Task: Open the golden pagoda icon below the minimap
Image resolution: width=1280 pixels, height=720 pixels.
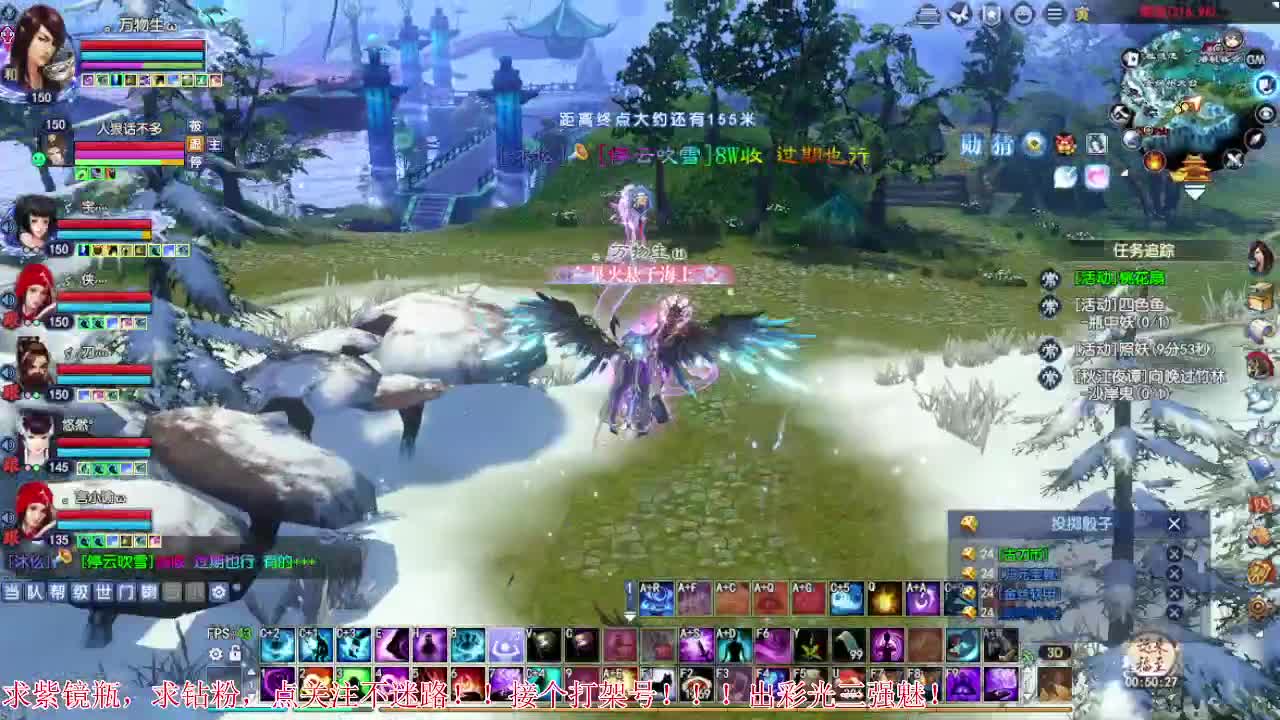Action: (x=1196, y=168)
